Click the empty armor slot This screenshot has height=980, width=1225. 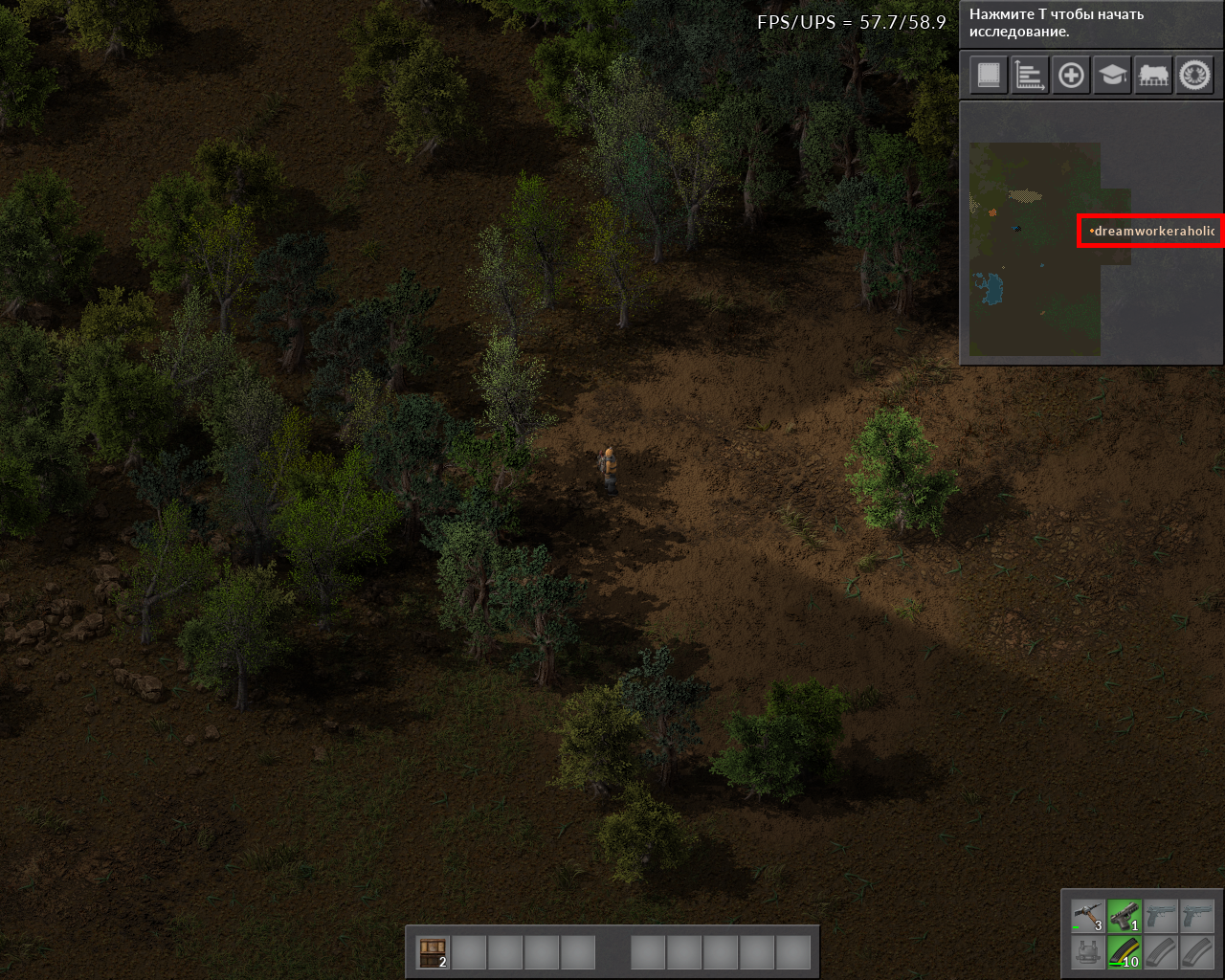tap(1088, 952)
